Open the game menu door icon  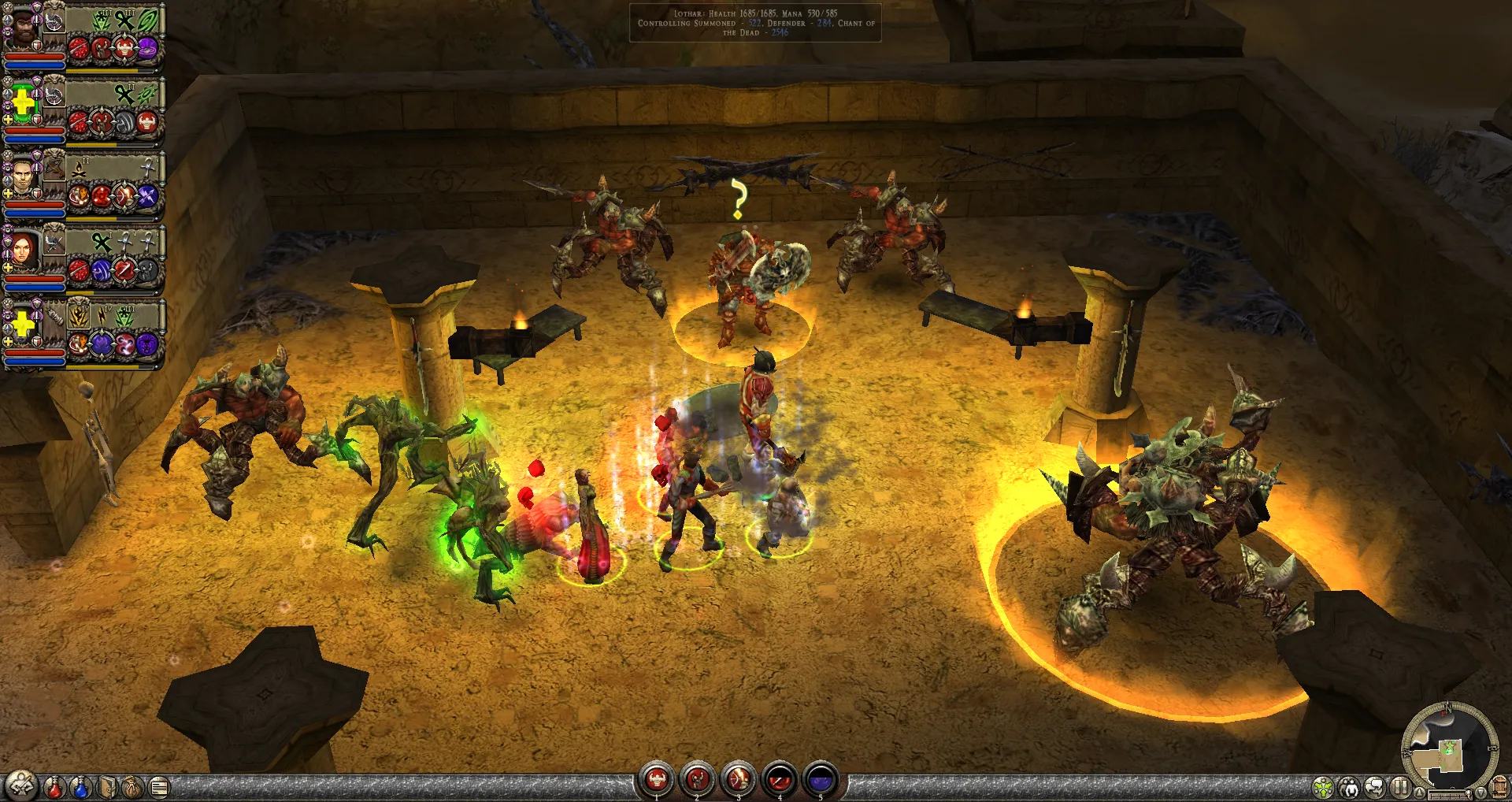1499,787
